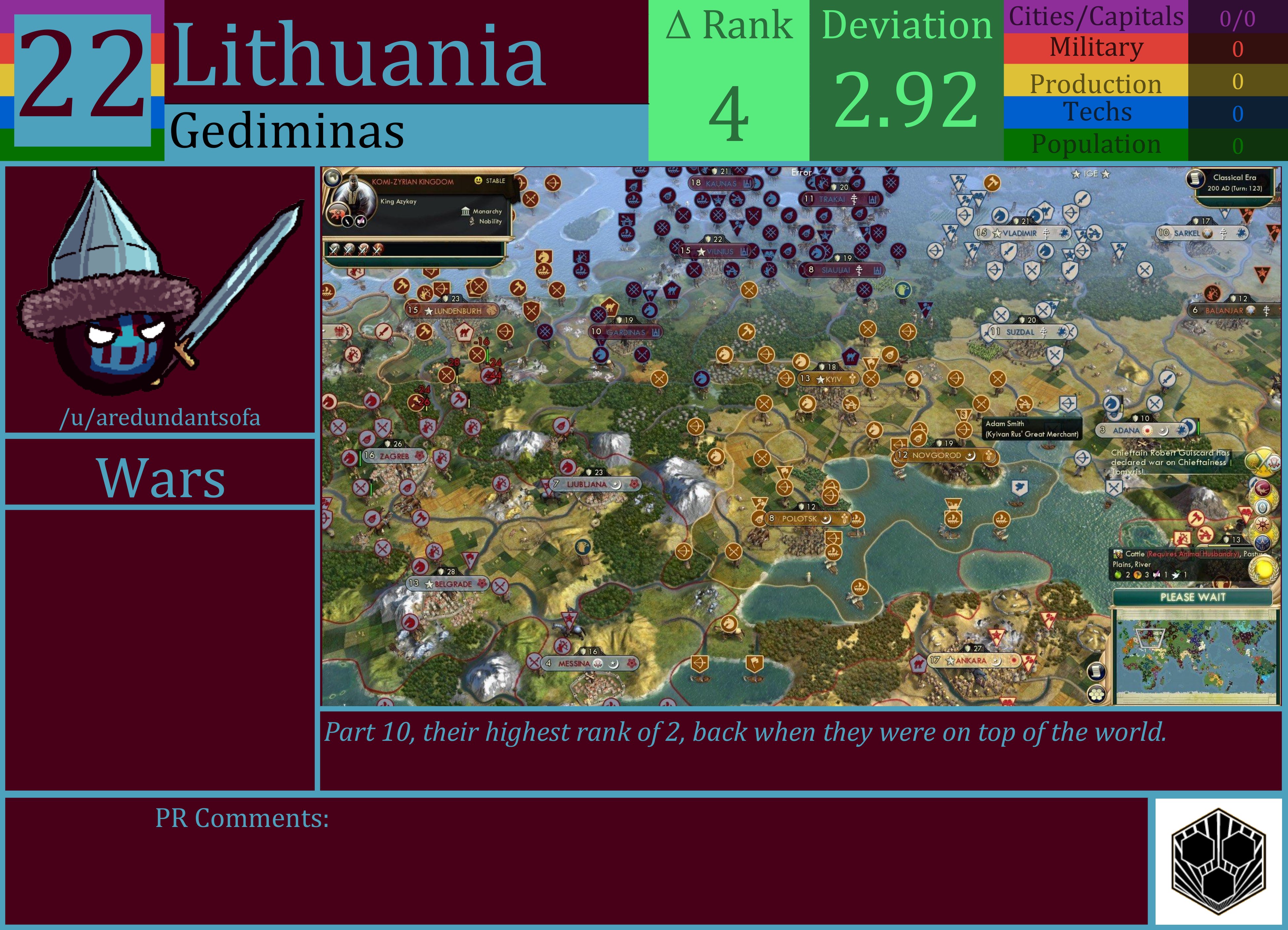1288x930 pixels.
Task: Select the Komi-Zyrian bear civilization emblem
Action: [x=337, y=213]
